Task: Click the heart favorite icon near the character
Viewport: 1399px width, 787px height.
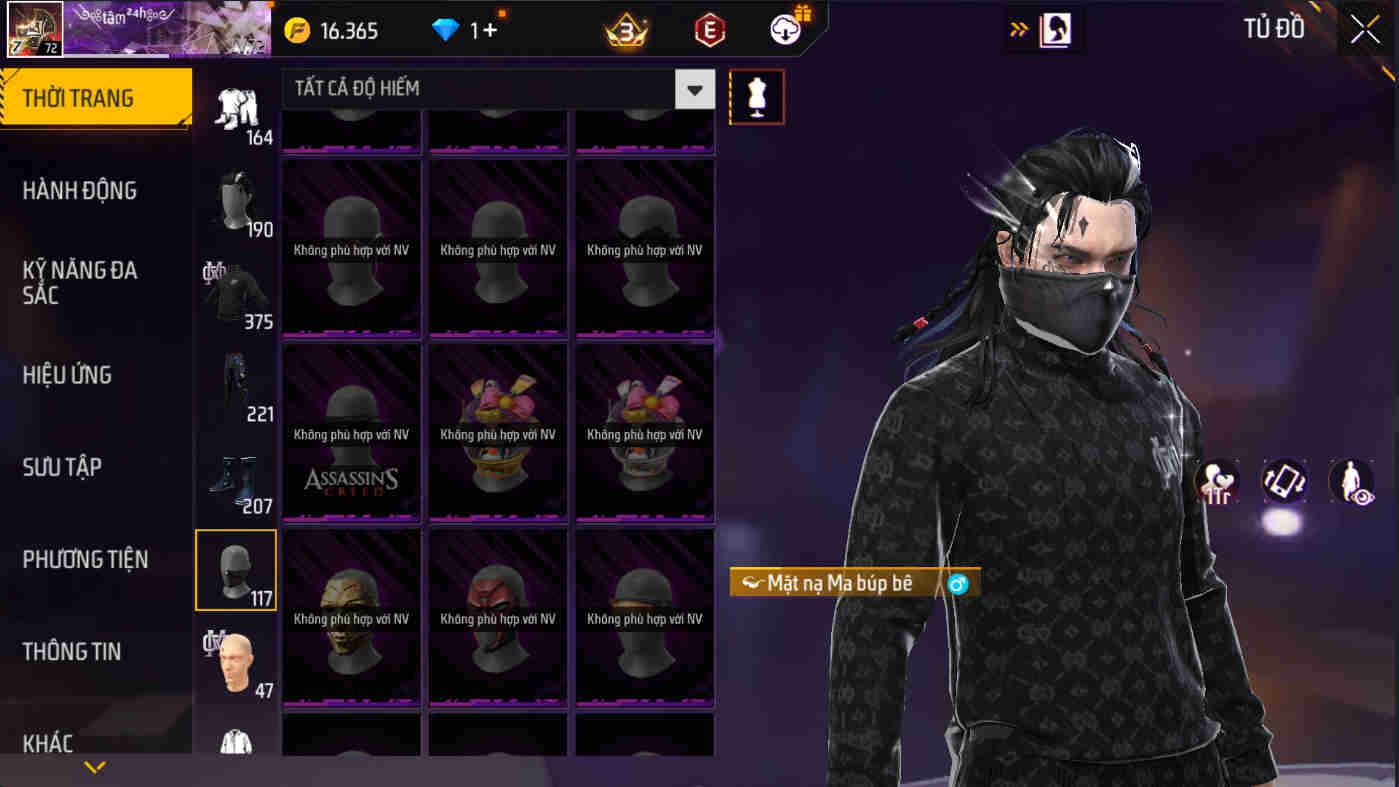Action: (1217, 482)
